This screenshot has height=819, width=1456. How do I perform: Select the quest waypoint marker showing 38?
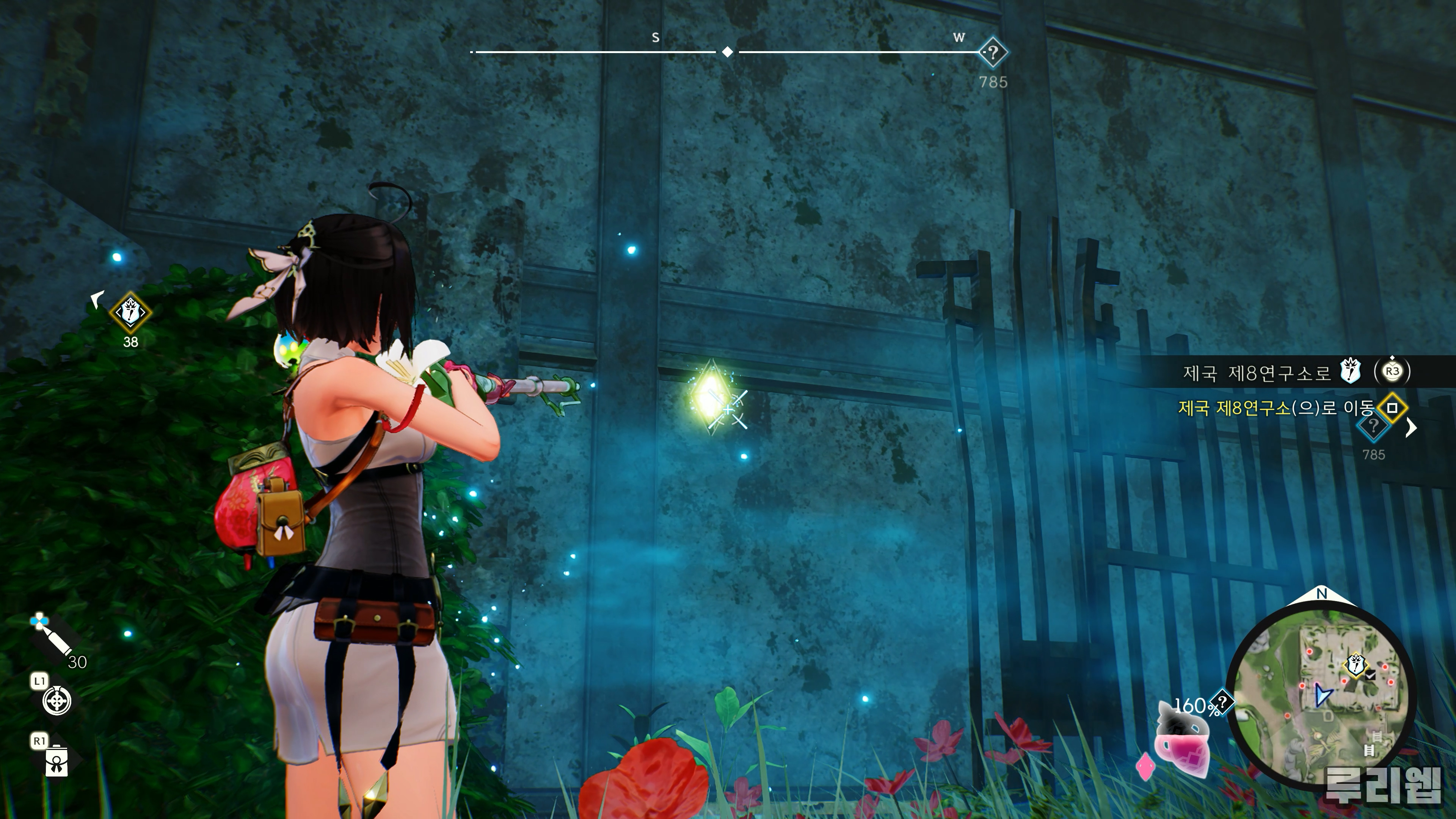coord(130,312)
